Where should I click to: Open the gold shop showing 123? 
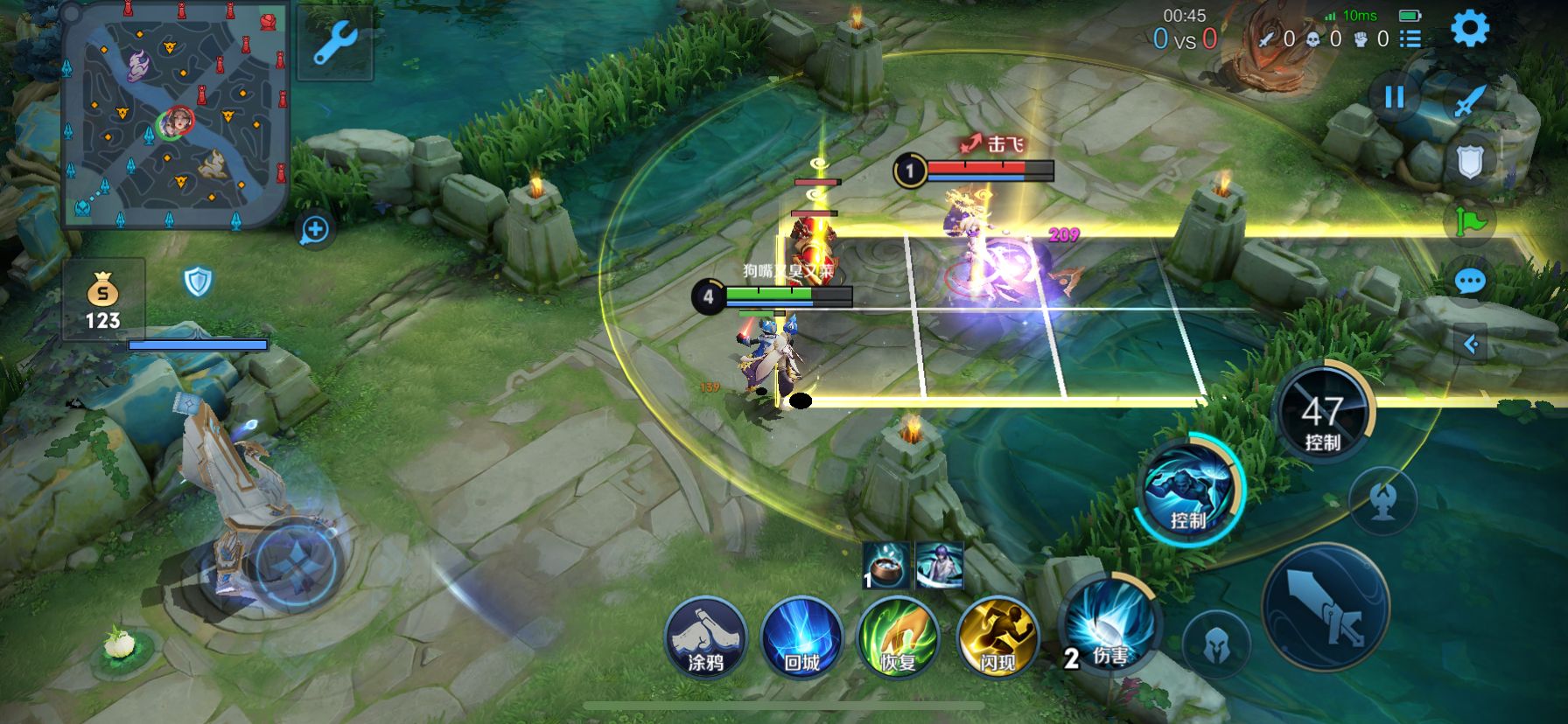point(102,299)
